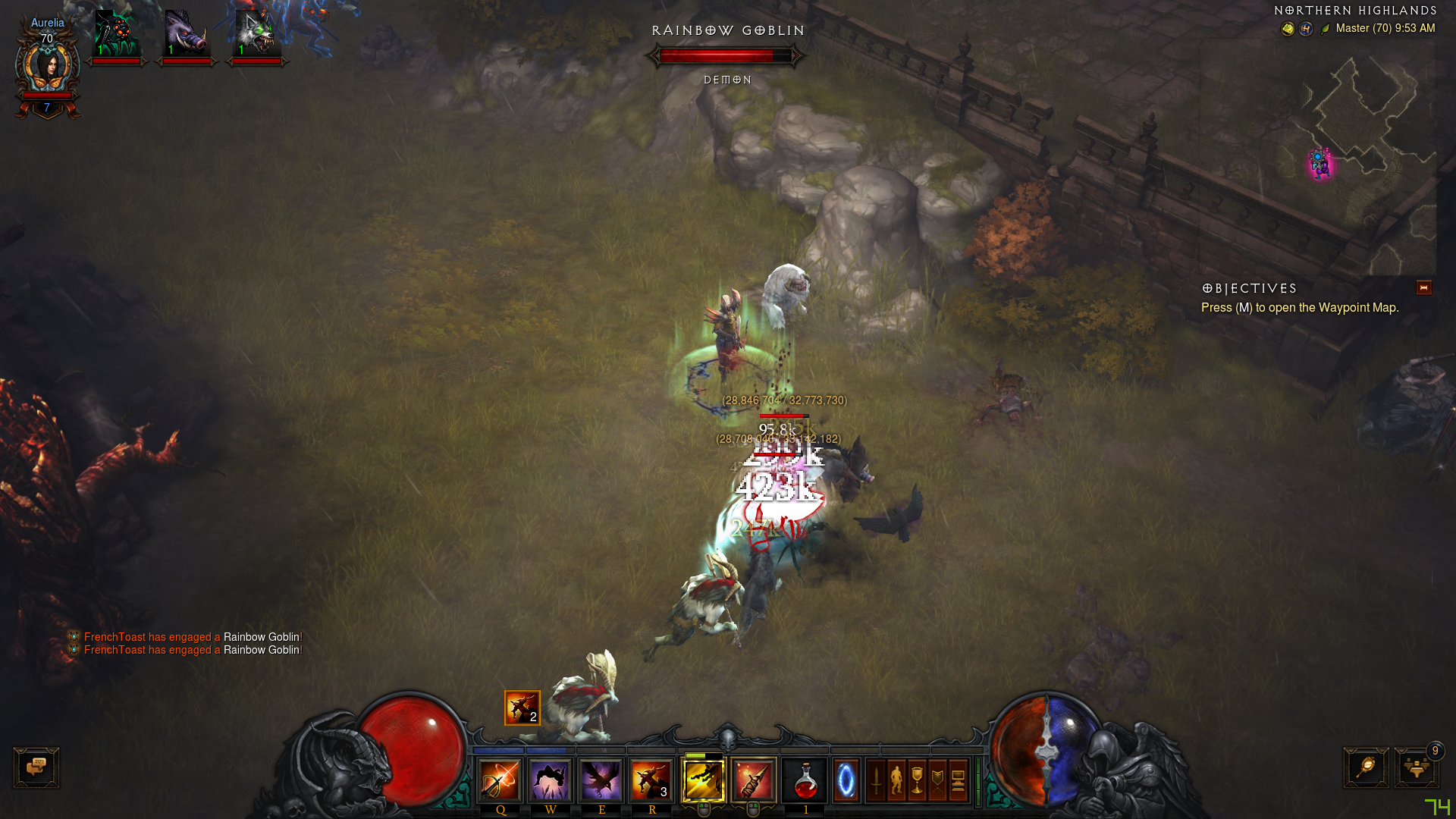Screen dimensions: 1456x819
Task: Activate the crossbow shot skill on Q
Action: coord(500,780)
